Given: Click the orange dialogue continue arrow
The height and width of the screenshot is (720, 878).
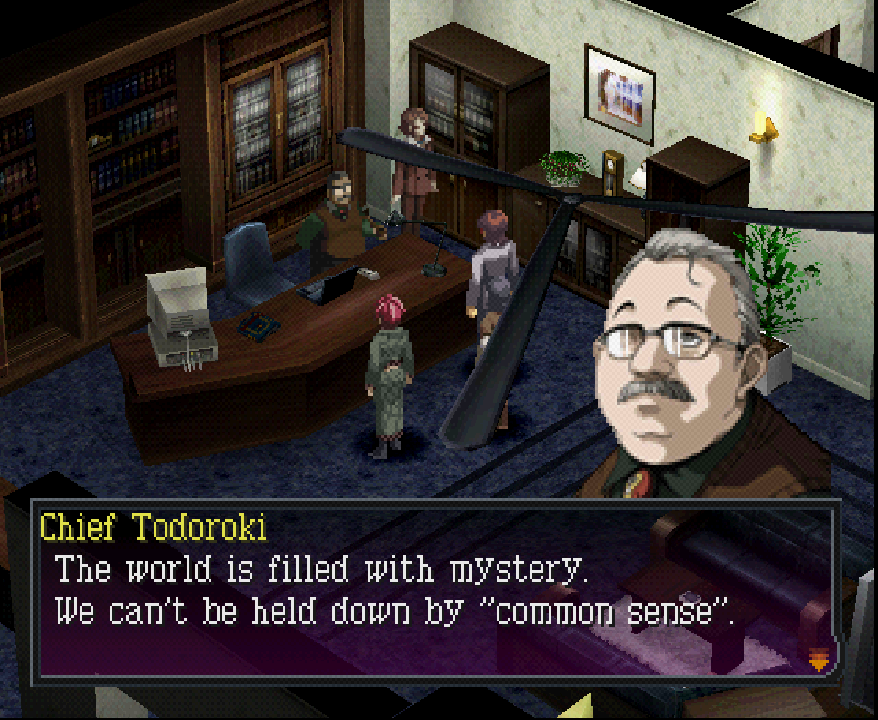Looking at the screenshot, I should [817, 658].
